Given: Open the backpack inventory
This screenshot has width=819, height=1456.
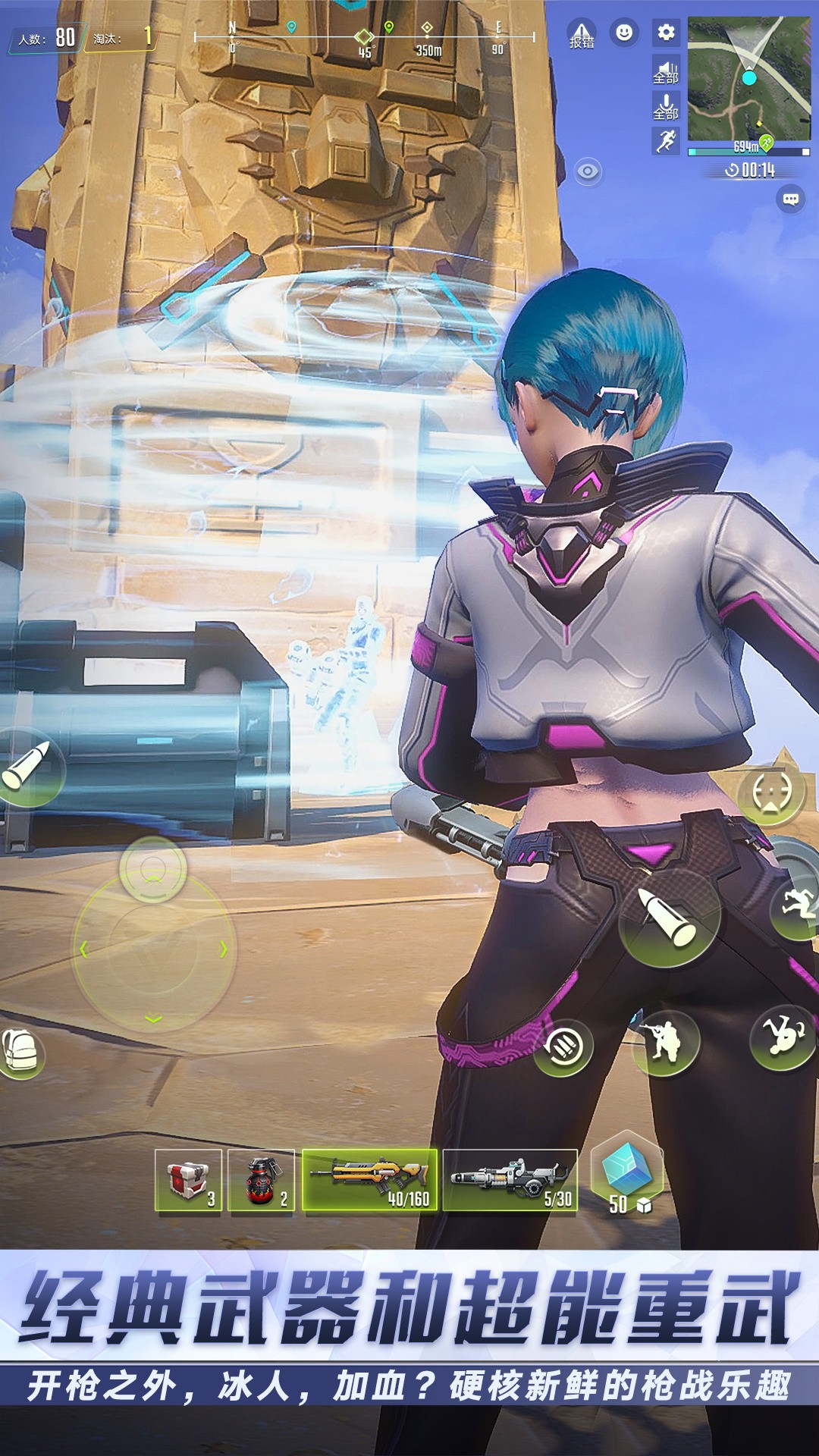Looking at the screenshot, I should pyautogui.click(x=20, y=1053).
